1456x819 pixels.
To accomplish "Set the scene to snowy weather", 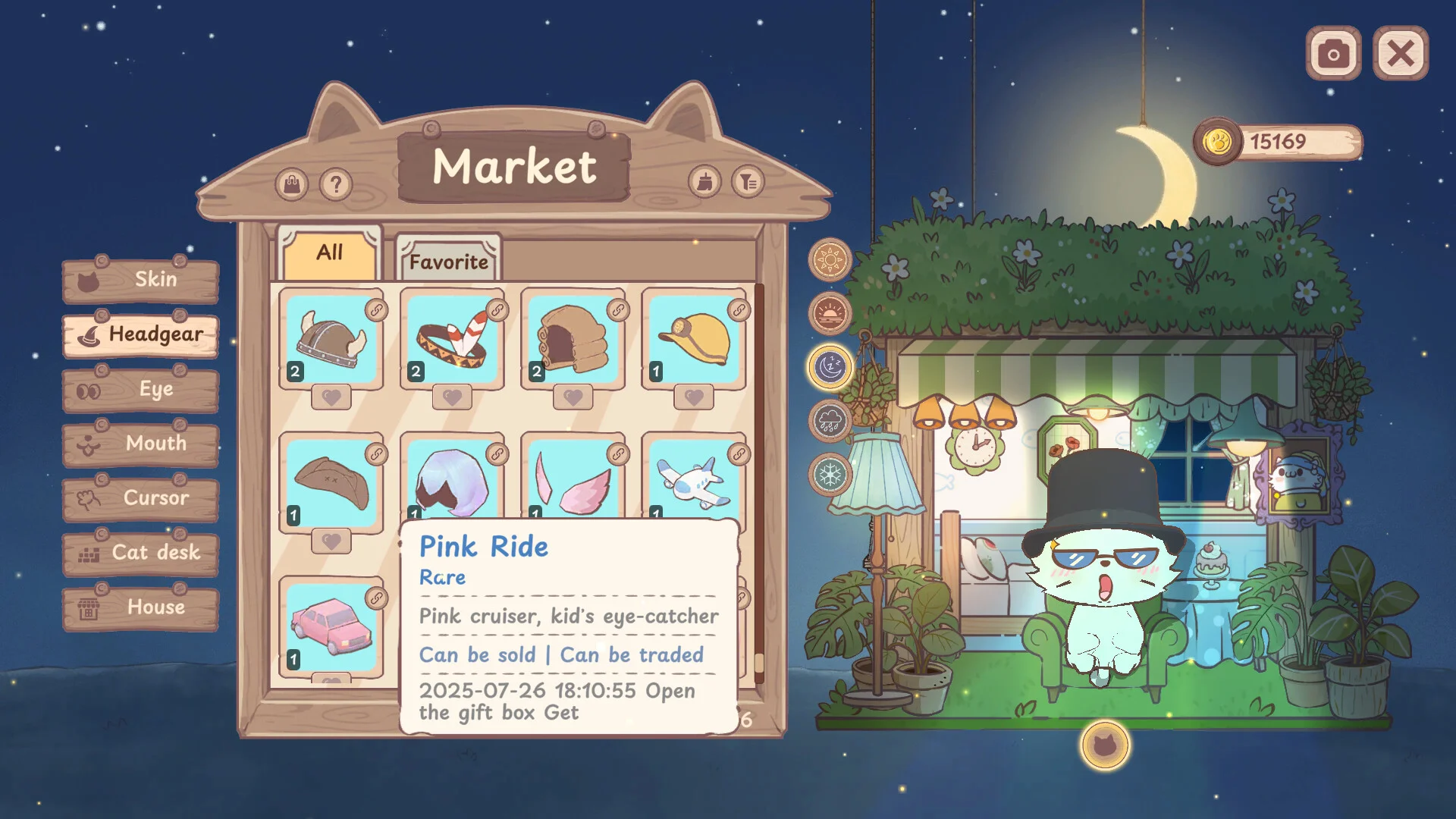I will pos(830,475).
